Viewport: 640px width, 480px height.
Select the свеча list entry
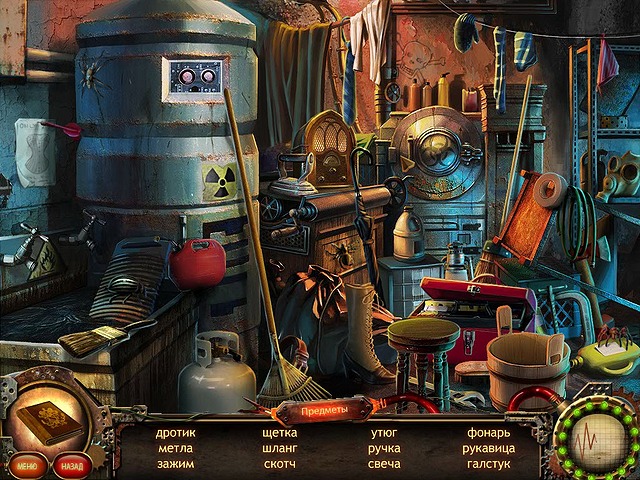click(384, 464)
